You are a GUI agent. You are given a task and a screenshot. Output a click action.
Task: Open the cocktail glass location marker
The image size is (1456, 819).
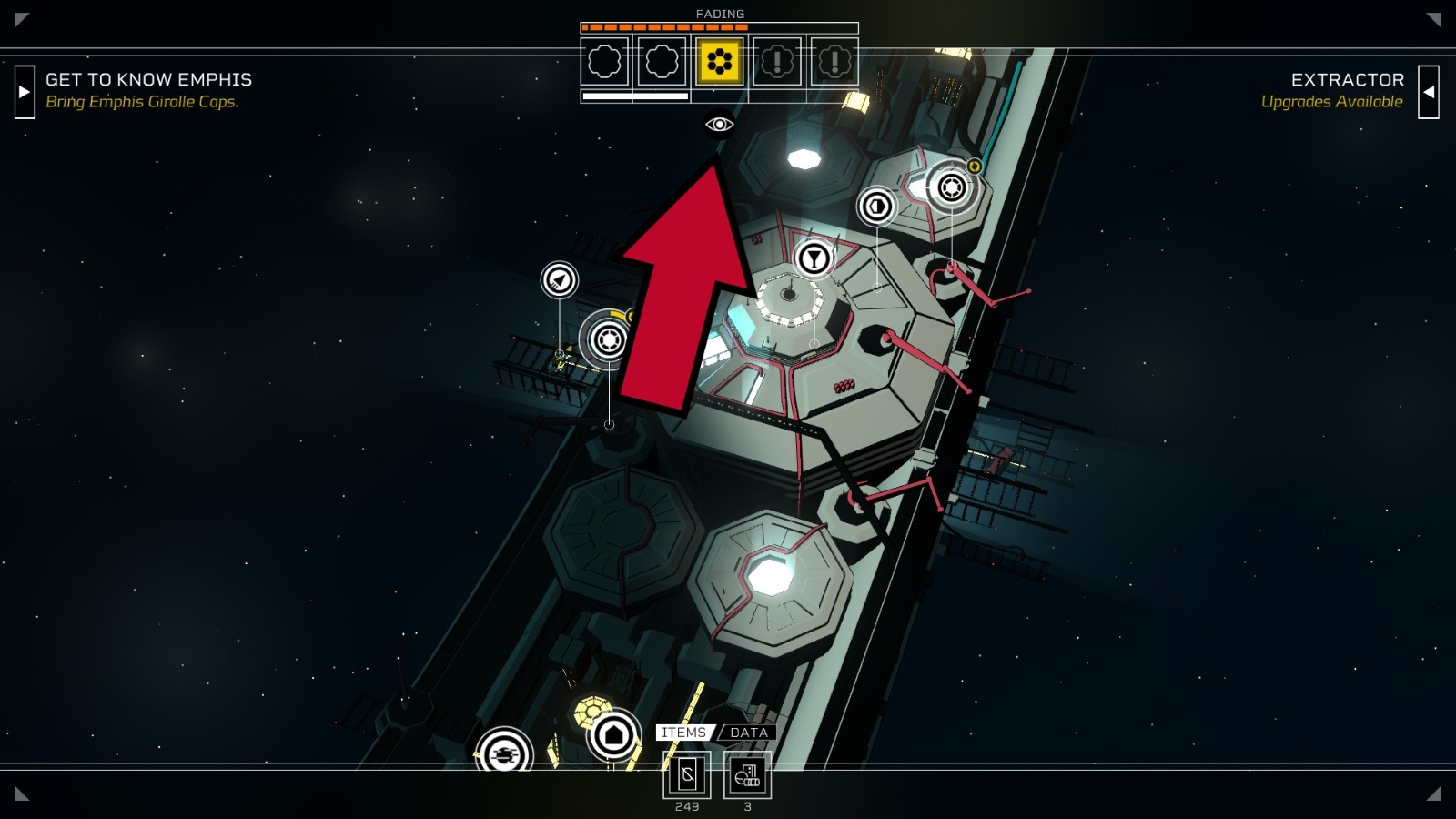click(814, 258)
